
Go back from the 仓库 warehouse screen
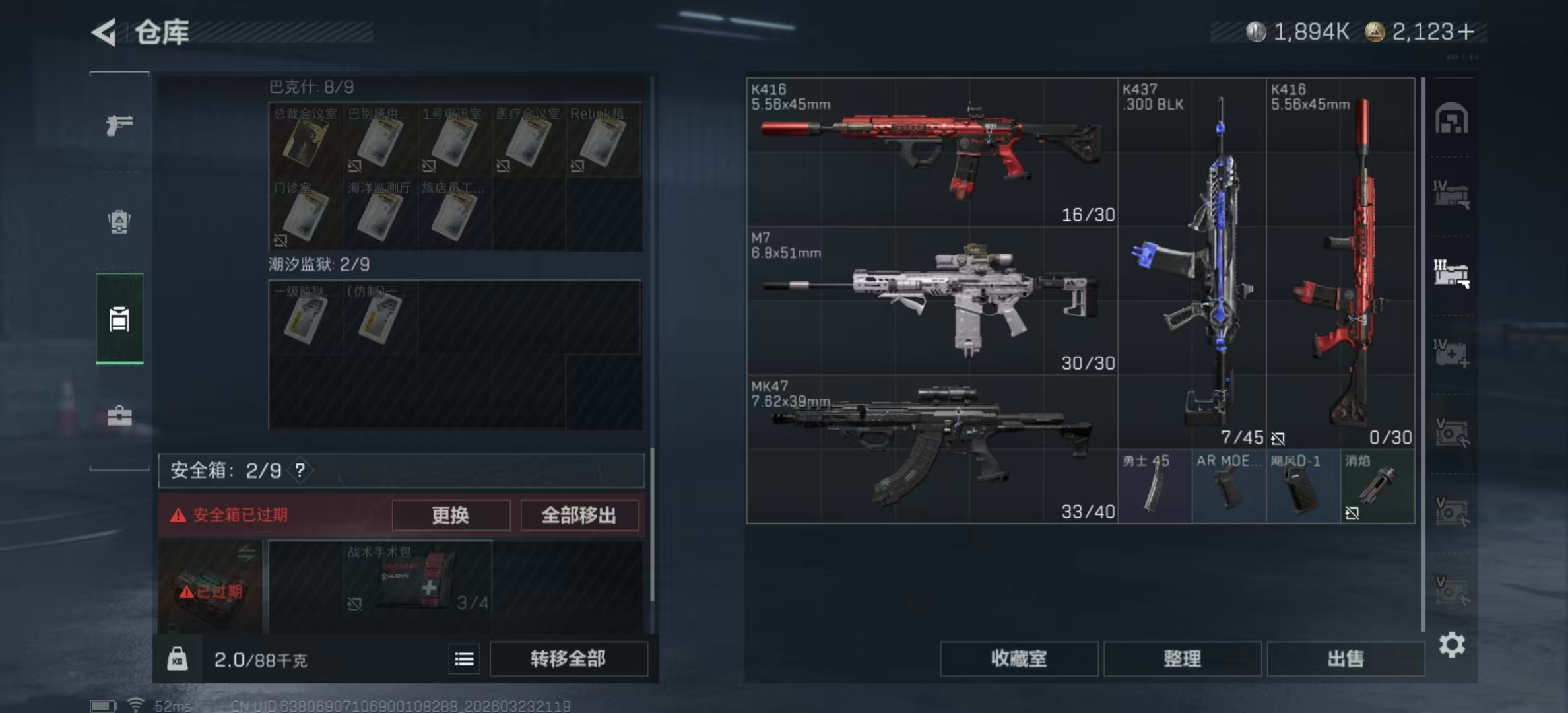click(x=104, y=32)
